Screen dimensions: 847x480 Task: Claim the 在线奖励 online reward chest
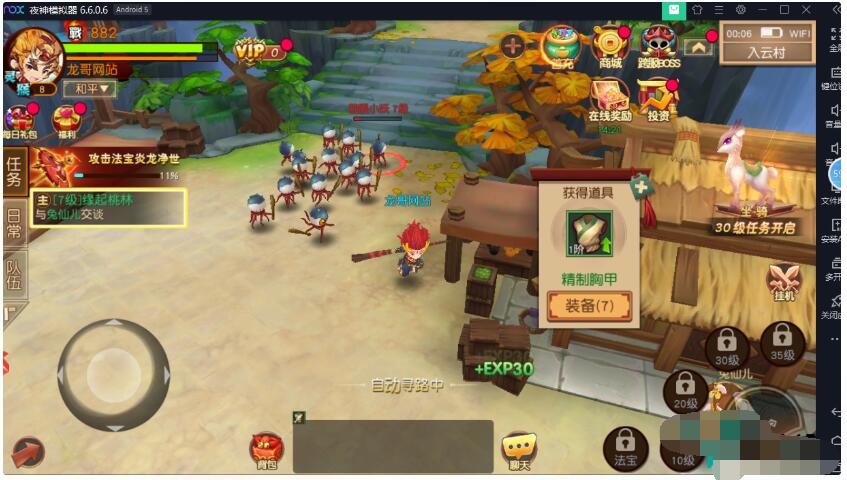[607, 101]
